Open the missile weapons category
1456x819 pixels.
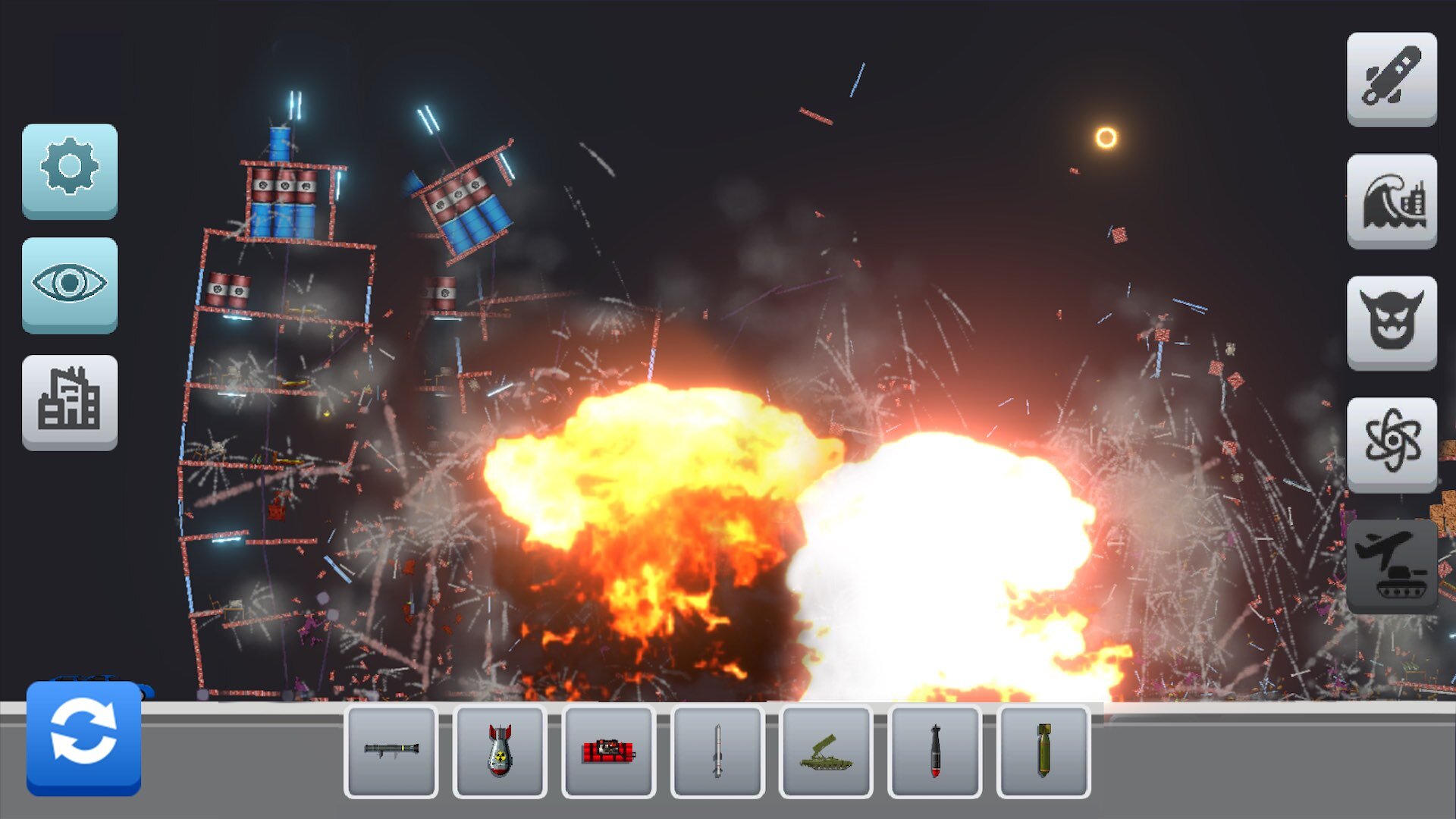click(1392, 78)
